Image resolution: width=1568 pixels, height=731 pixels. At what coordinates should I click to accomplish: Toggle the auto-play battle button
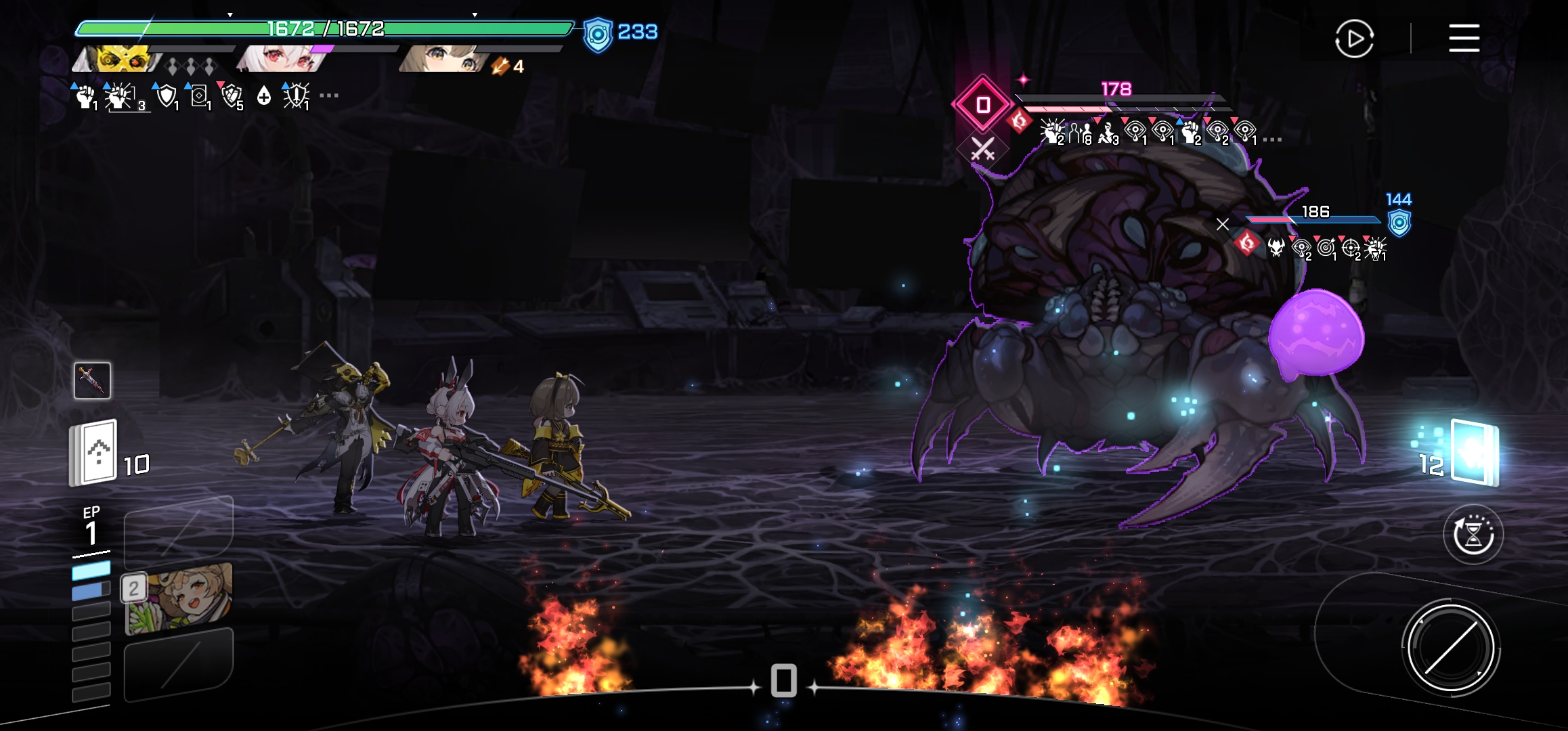tap(1354, 39)
